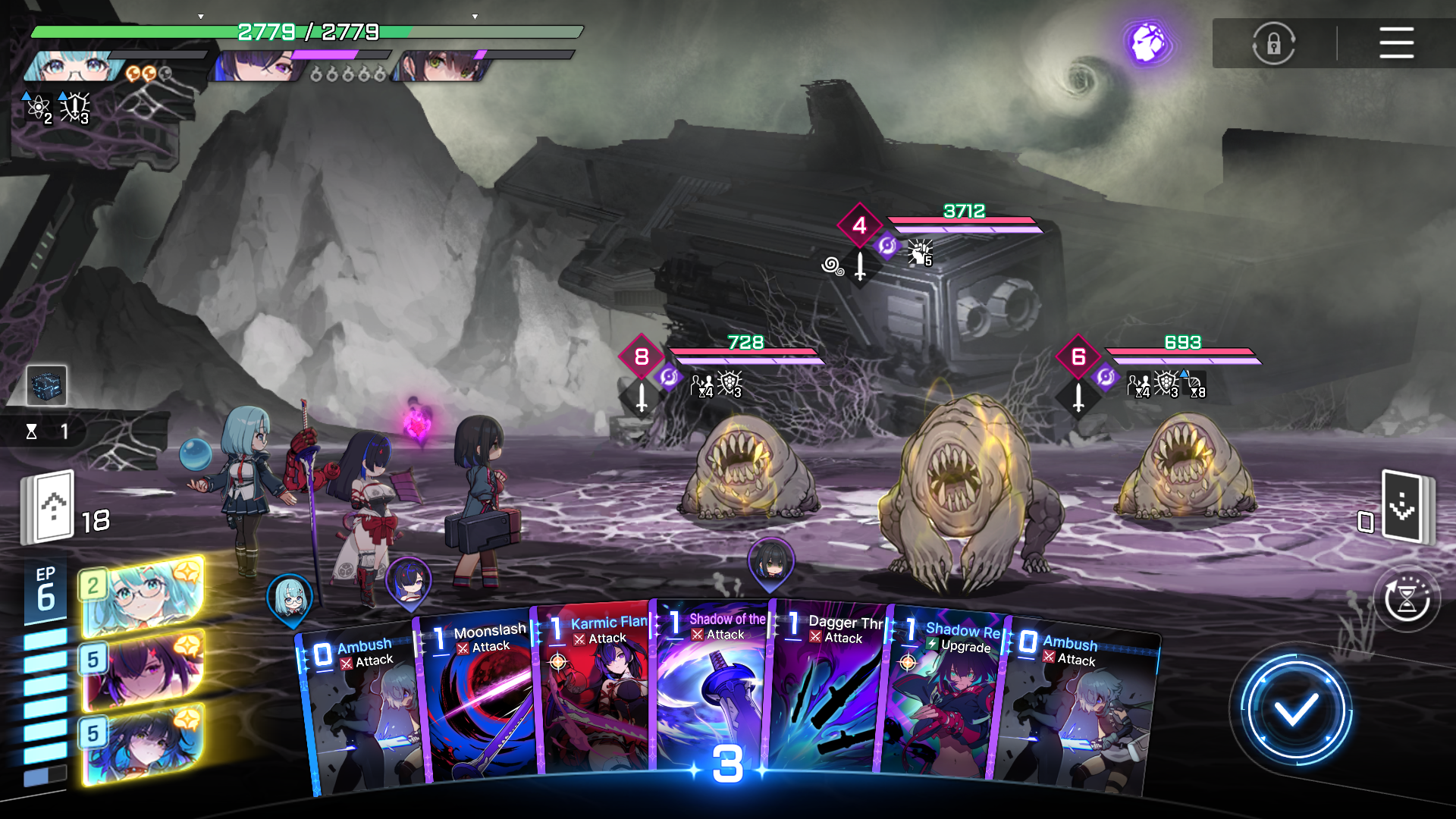The width and height of the screenshot is (1456, 819).
Task: Open the hamburger menu
Action: pyautogui.click(x=1396, y=42)
